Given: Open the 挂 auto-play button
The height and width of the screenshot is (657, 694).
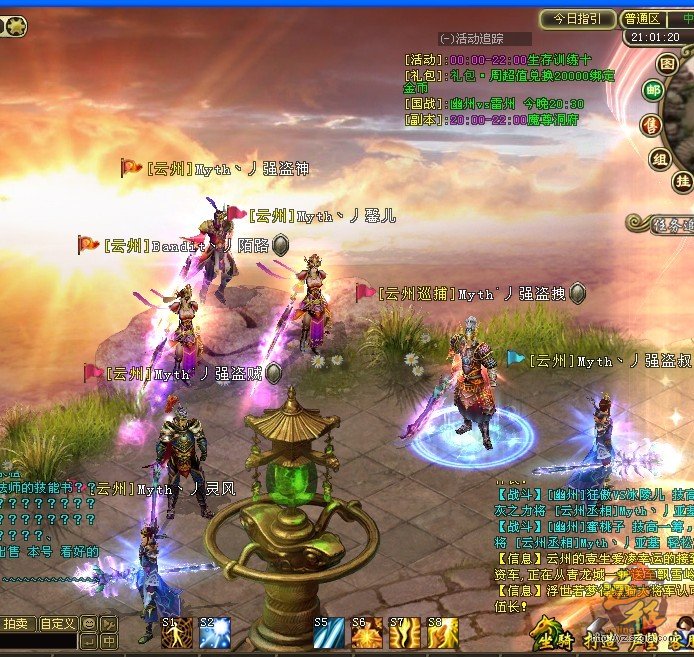Looking at the screenshot, I should tap(682, 181).
